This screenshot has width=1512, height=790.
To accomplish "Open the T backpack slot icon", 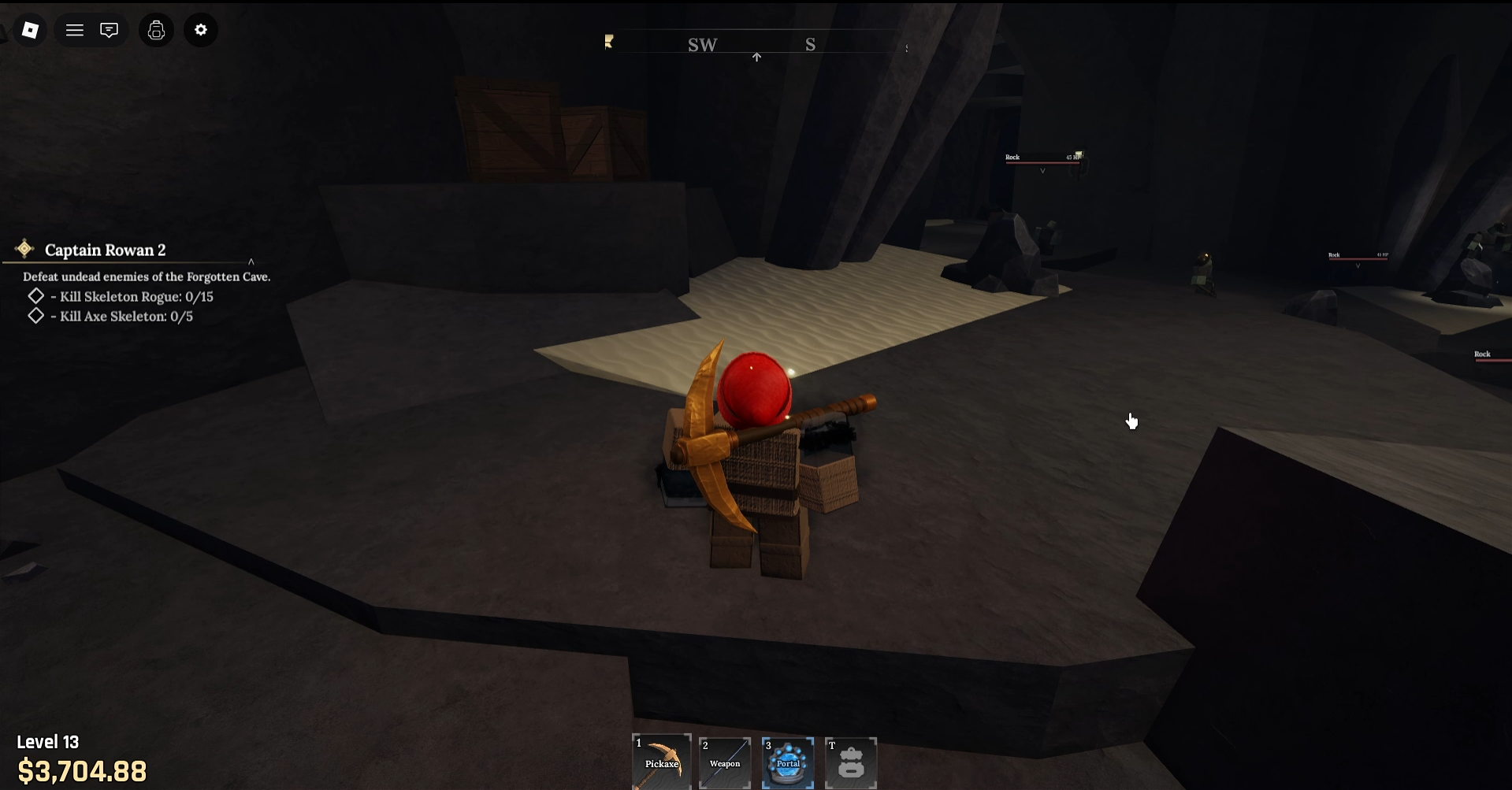I will (x=851, y=762).
